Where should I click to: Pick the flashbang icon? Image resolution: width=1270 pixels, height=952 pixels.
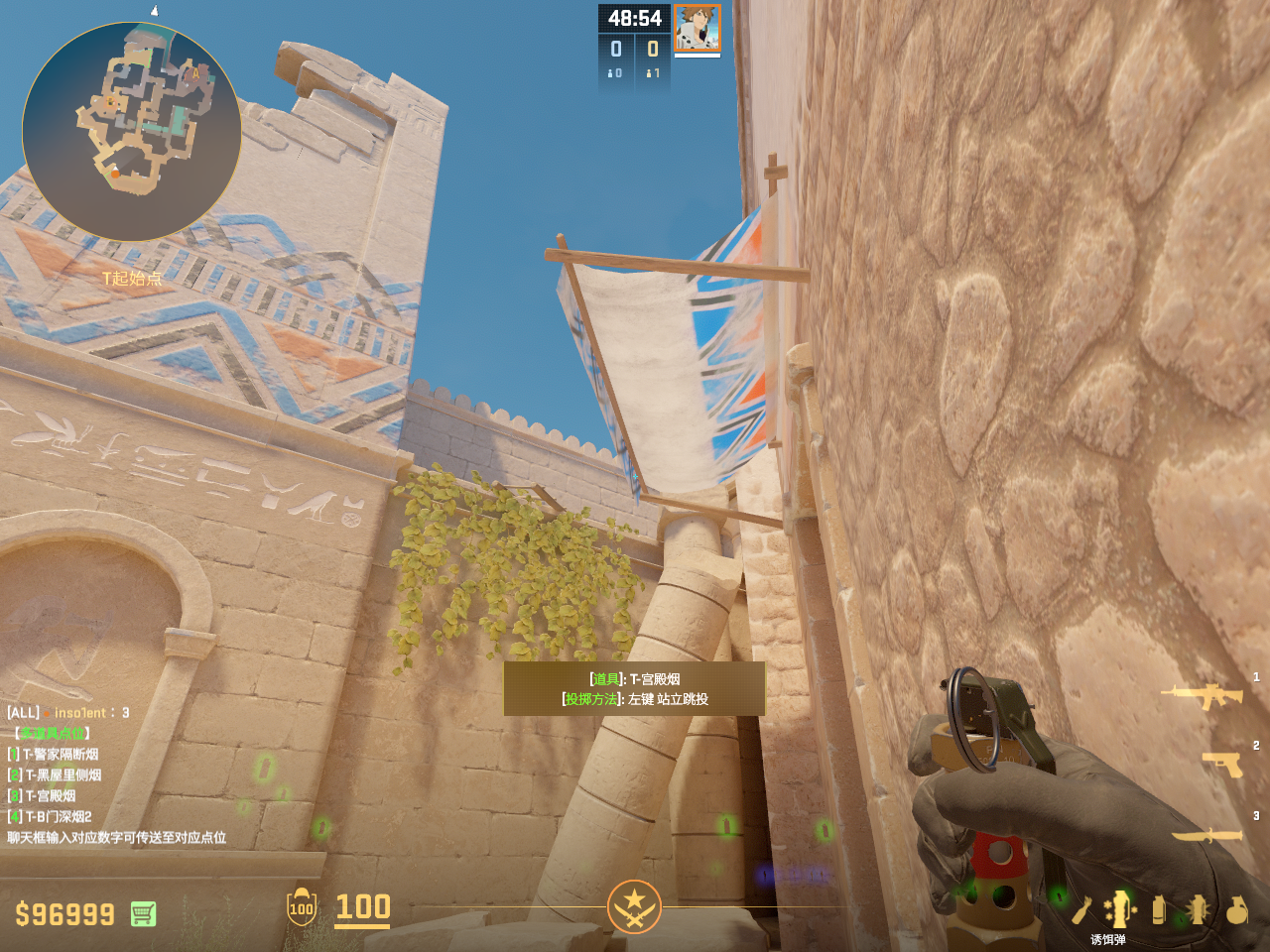click(x=1197, y=909)
